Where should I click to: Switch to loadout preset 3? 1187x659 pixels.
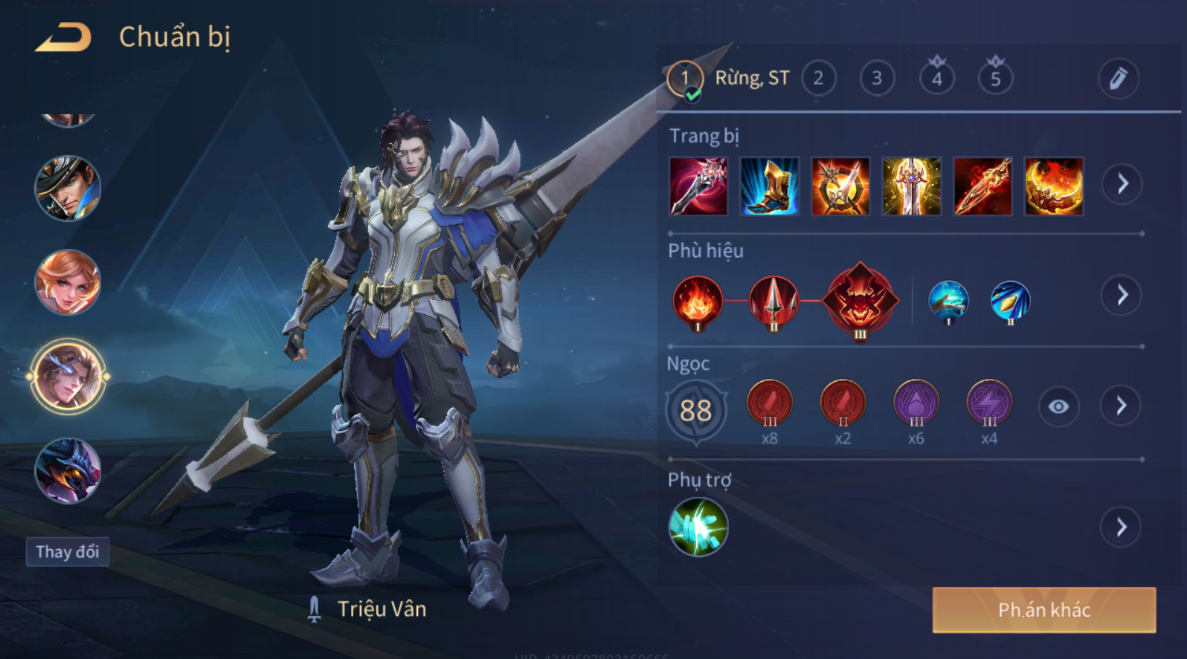[x=877, y=78]
